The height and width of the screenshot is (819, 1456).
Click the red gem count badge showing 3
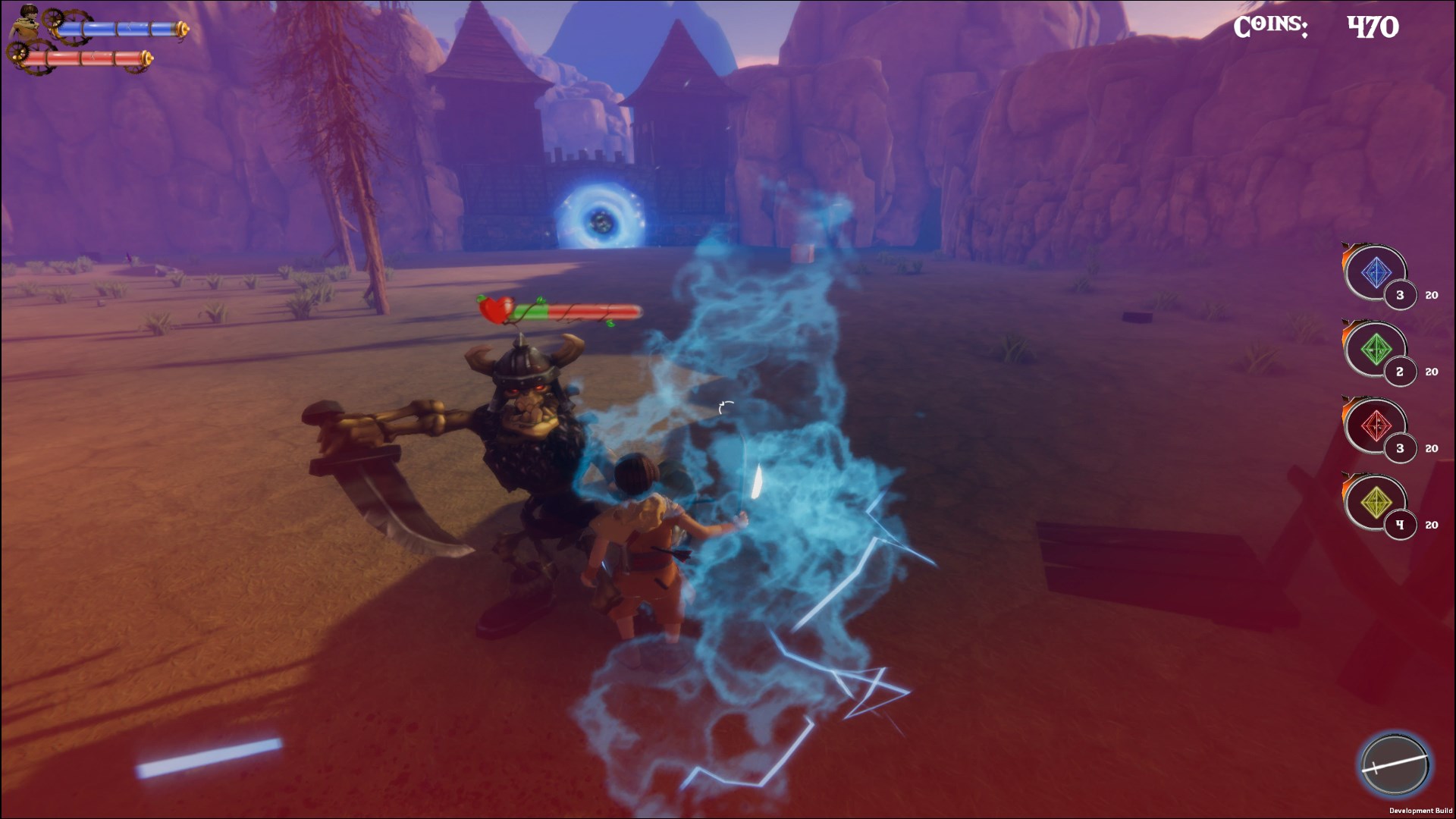tap(1401, 447)
